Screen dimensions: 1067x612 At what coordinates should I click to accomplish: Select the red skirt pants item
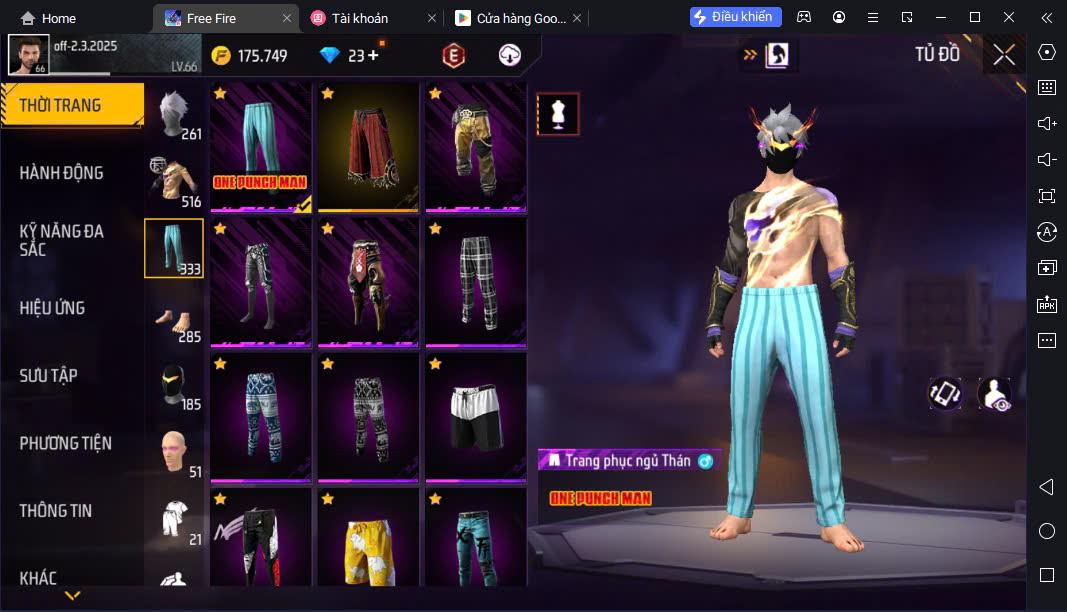point(368,146)
